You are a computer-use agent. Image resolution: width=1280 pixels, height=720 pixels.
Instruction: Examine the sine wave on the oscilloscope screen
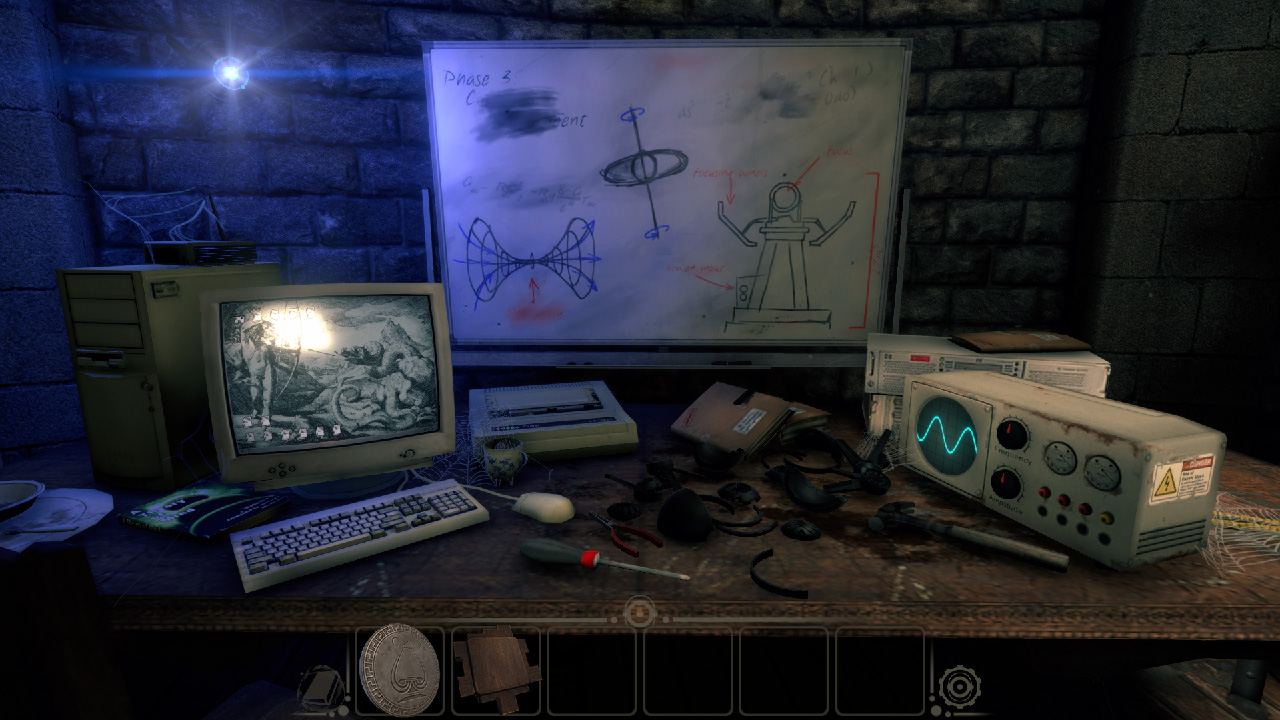click(946, 433)
